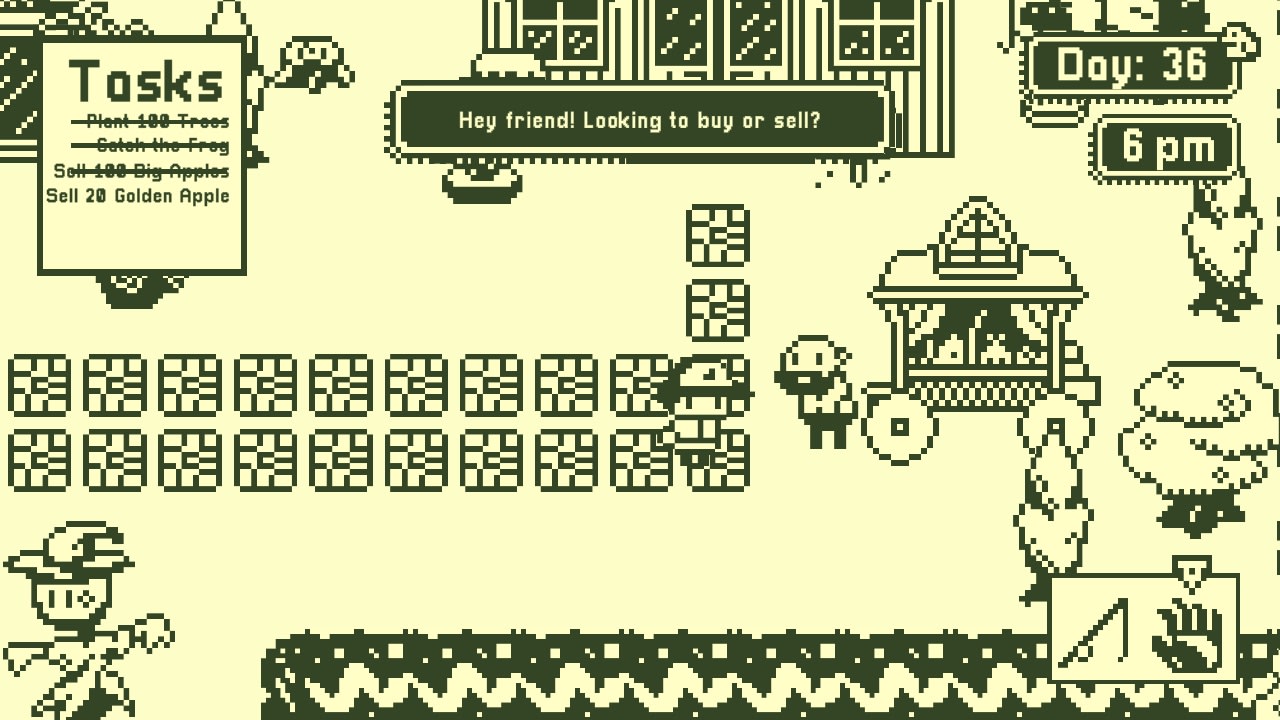Viewport: 1280px width, 720px height.
Task: Open the Day 36 counter badge
Action: tap(1134, 65)
